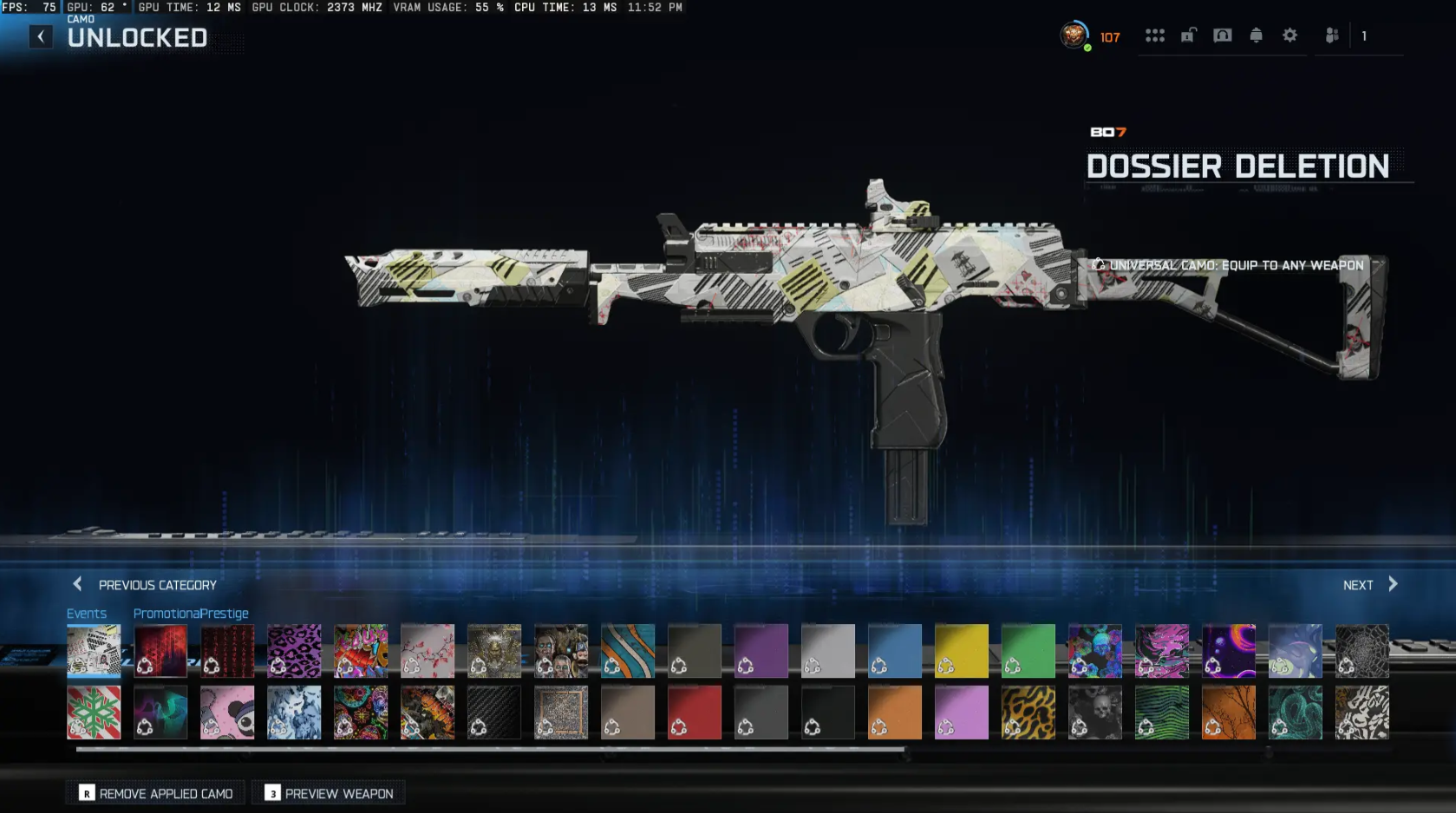Apply the pink panda camo
Viewport: 1456px width, 813px height.
[x=227, y=712]
